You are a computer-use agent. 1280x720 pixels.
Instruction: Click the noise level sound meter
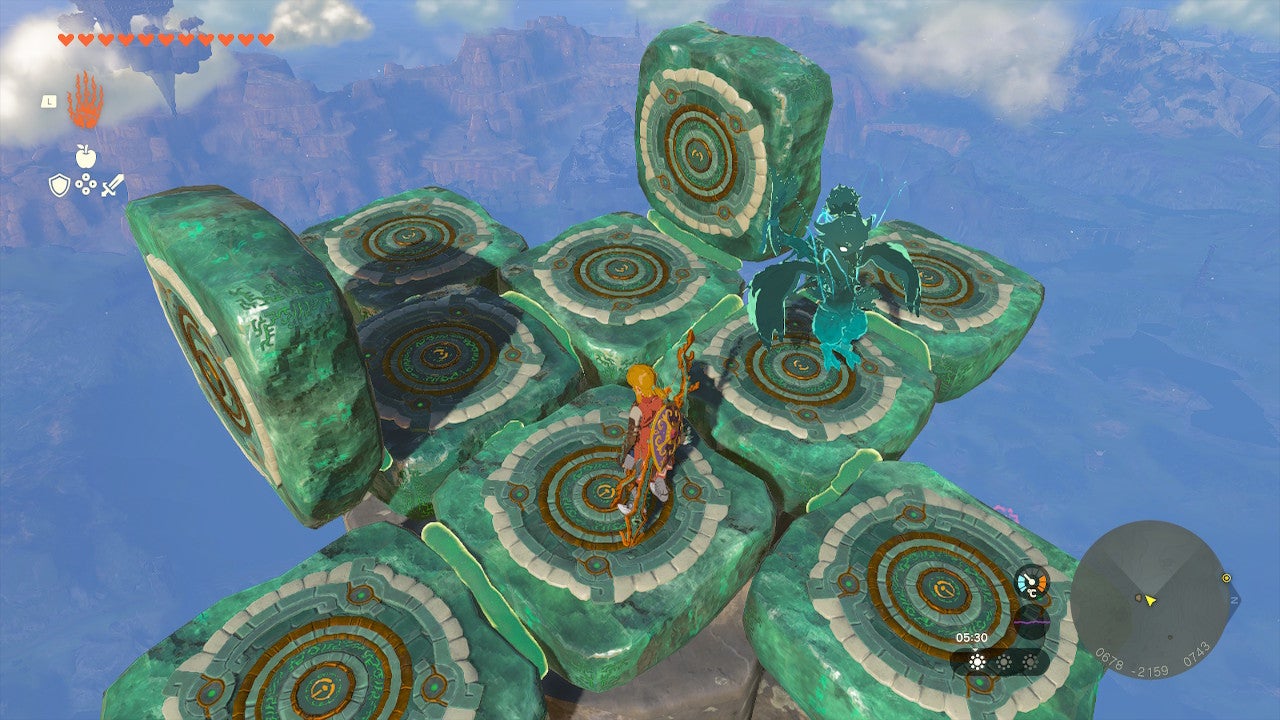point(1031,621)
